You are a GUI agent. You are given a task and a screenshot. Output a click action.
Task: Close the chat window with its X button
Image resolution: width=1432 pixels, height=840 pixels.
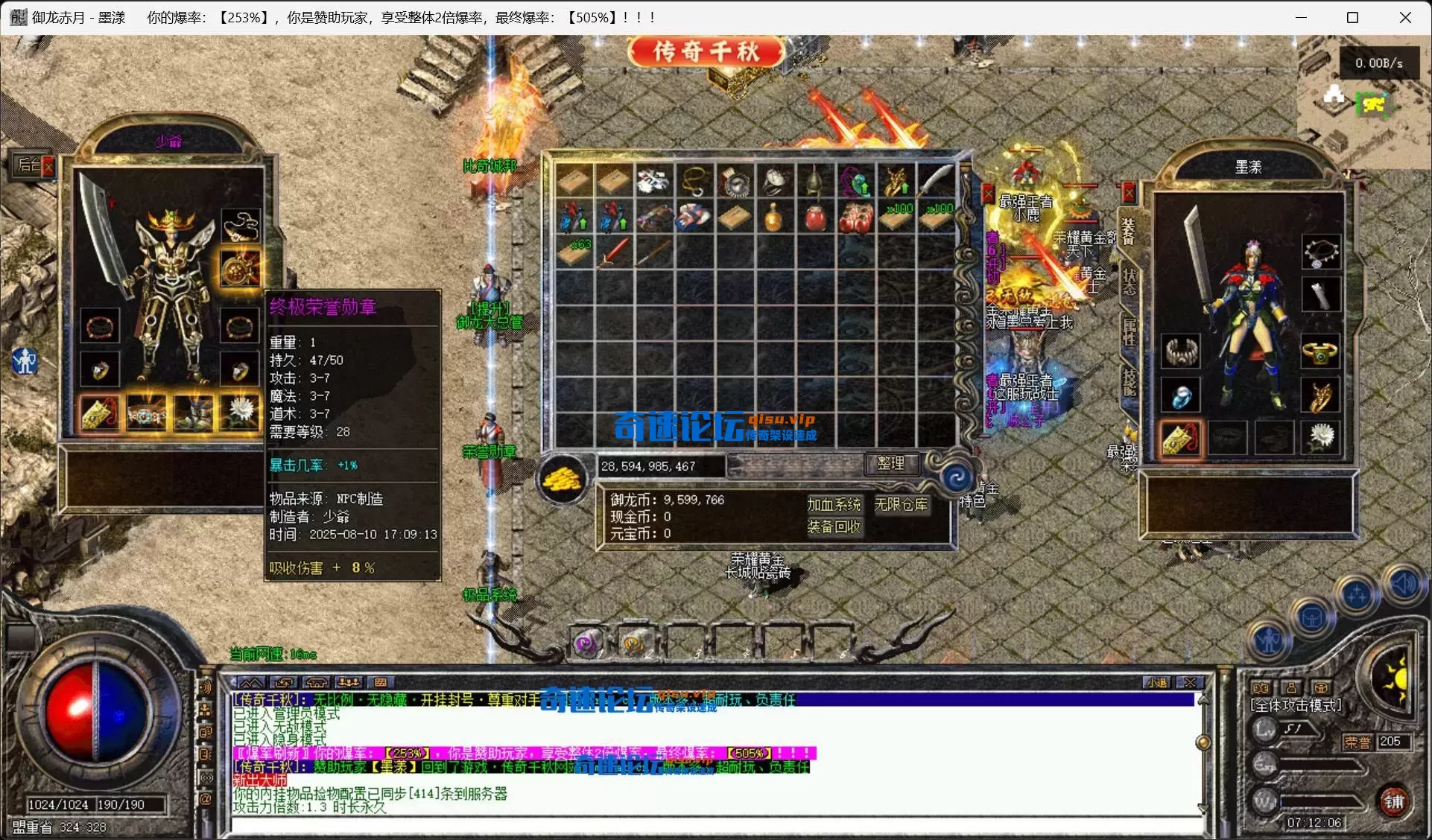tap(1191, 682)
